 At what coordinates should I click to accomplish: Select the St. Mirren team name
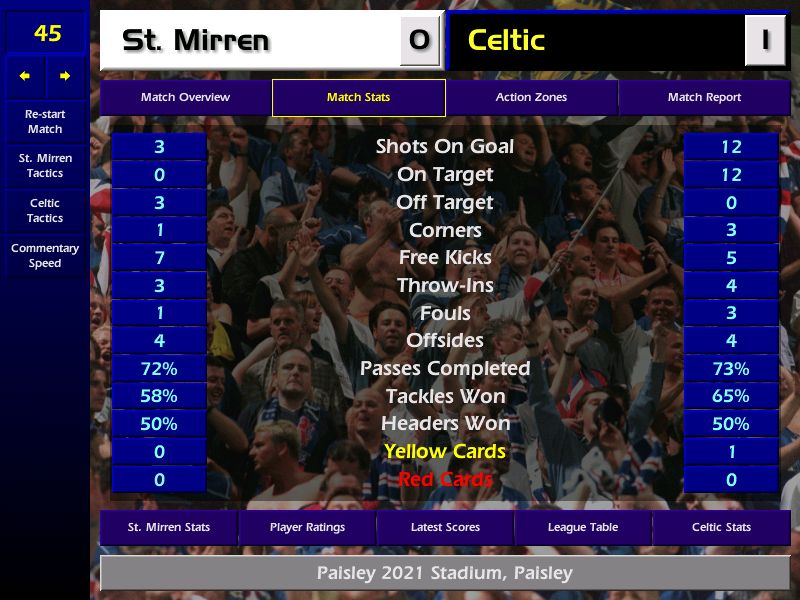[x=196, y=41]
